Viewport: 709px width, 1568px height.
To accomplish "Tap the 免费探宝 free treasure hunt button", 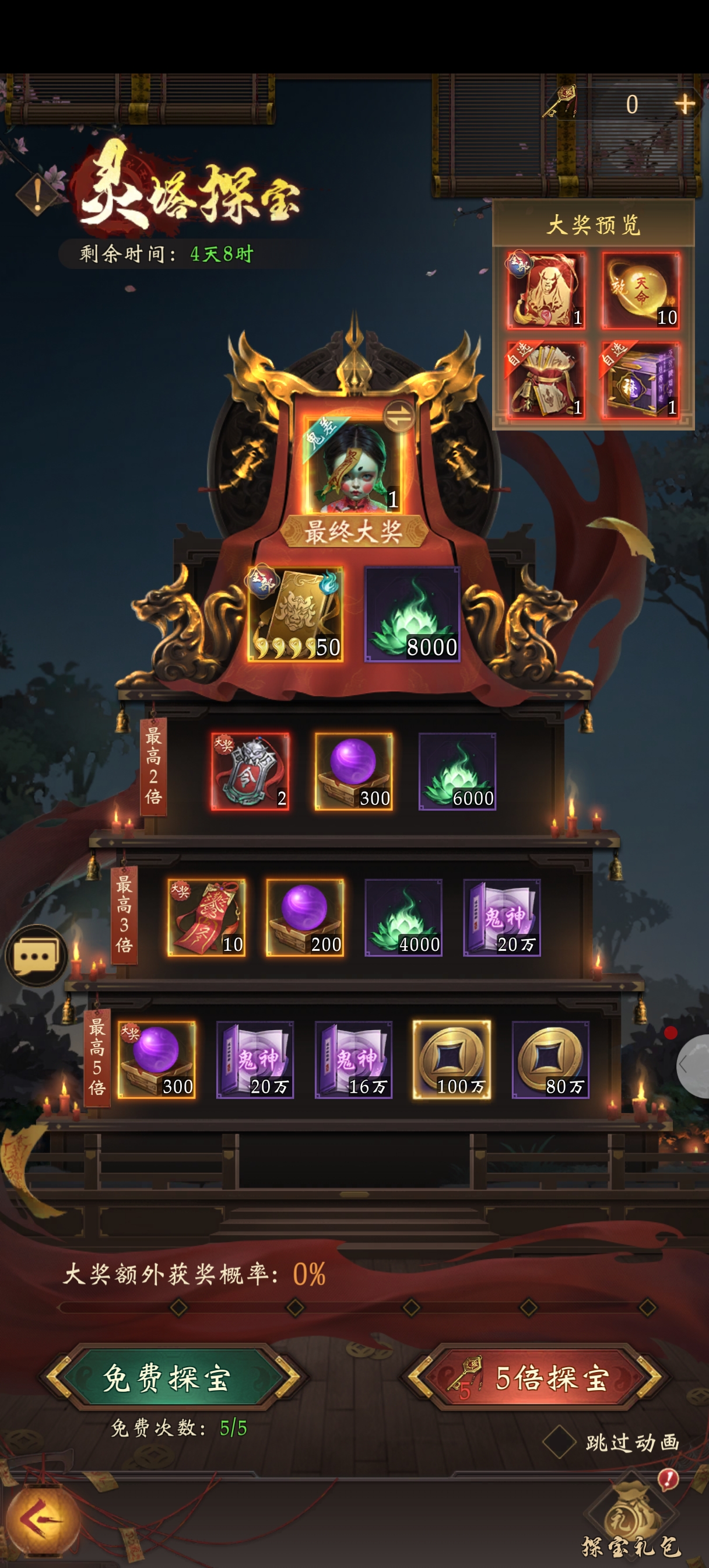I will tap(167, 1378).
